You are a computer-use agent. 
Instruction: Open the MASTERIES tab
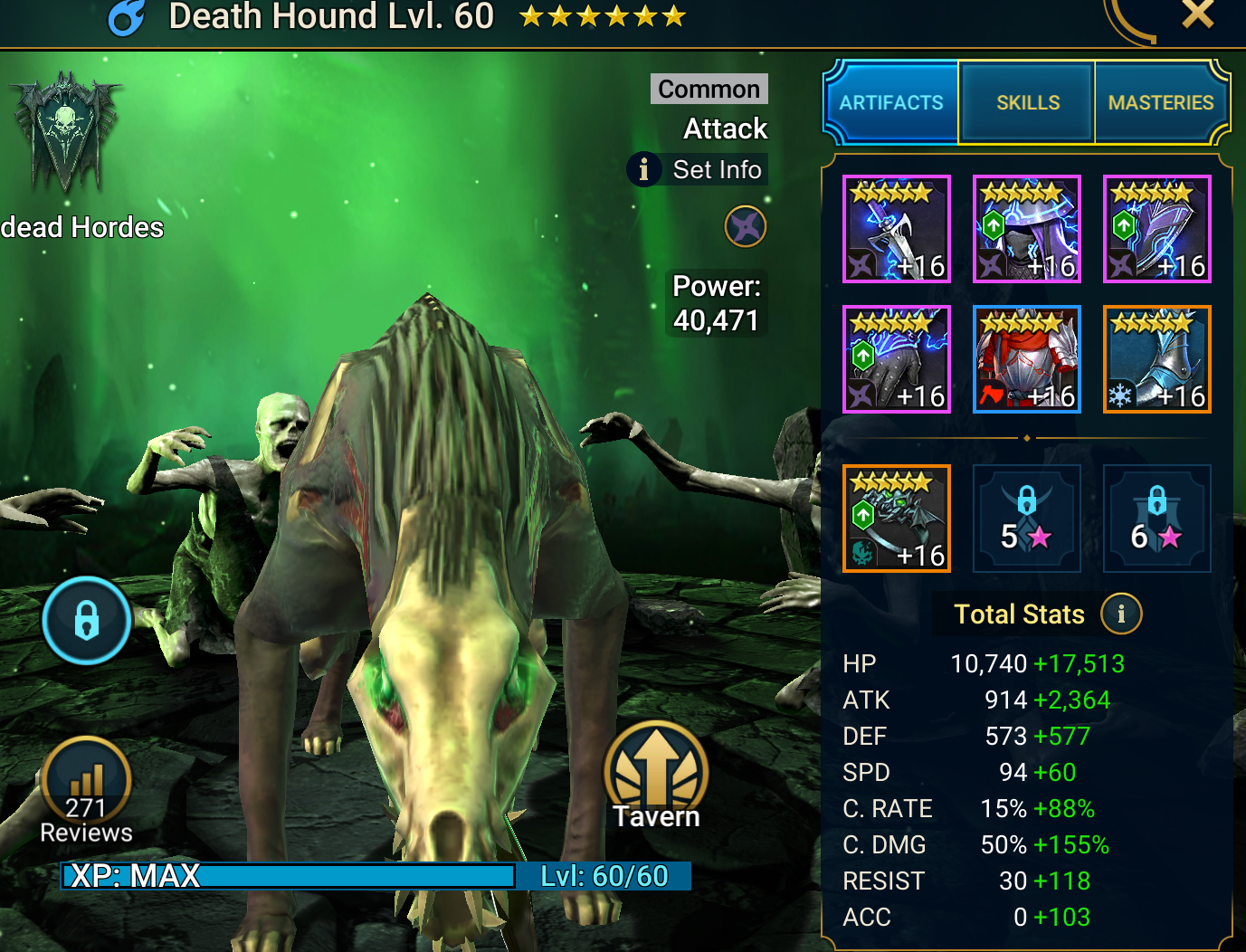pos(1161,102)
